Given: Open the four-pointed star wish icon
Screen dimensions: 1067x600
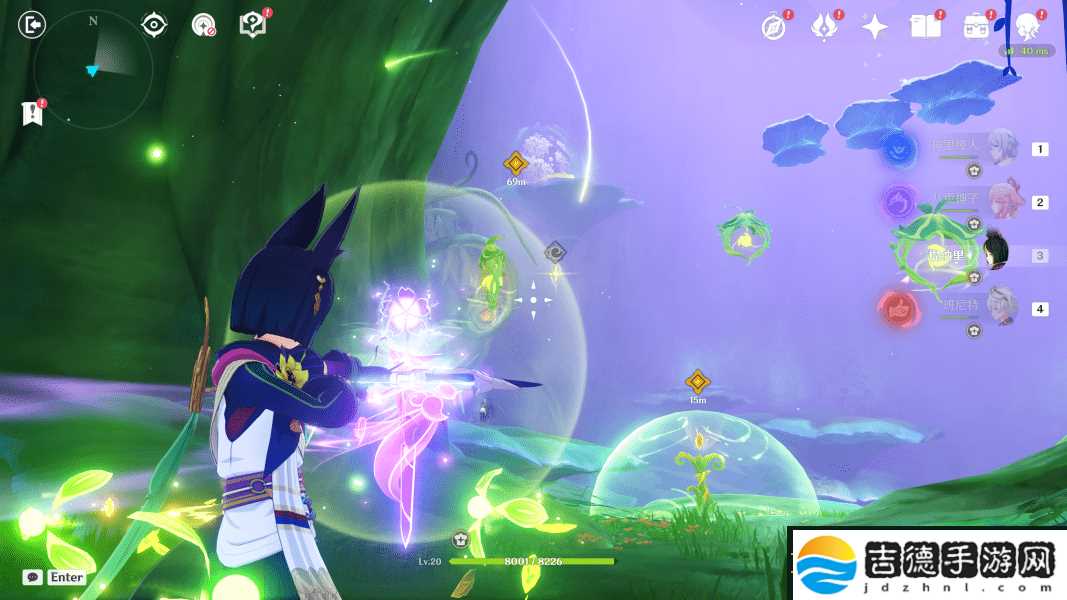Looking at the screenshot, I should point(875,27).
